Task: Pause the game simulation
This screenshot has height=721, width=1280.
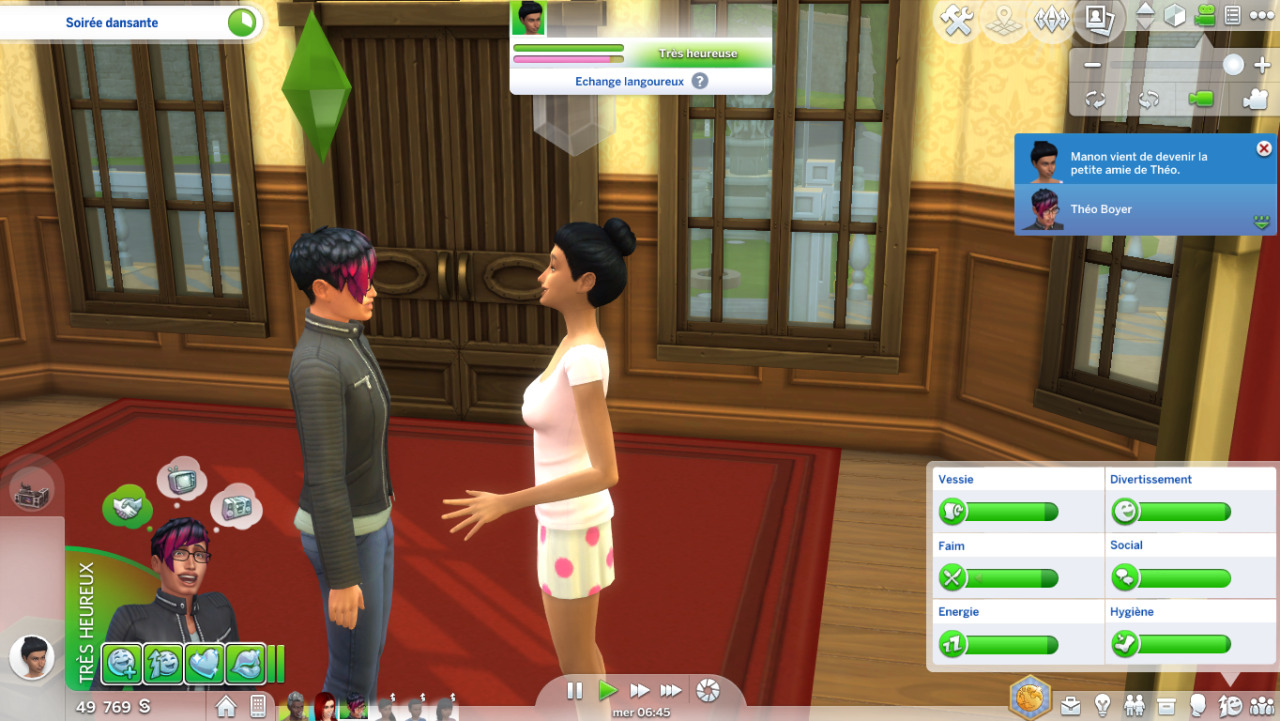Action: tap(575, 691)
